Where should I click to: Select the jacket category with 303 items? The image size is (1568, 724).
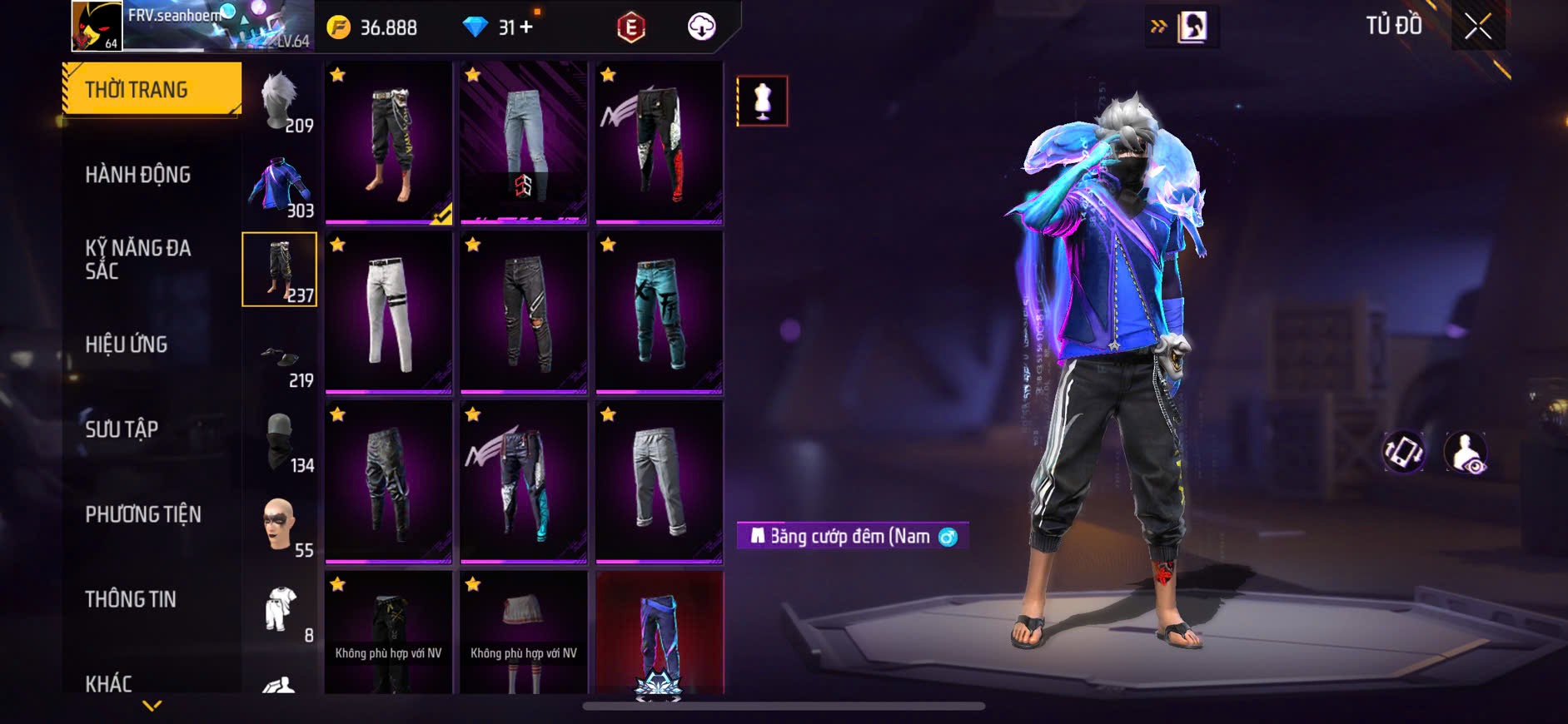tap(281, 186)
